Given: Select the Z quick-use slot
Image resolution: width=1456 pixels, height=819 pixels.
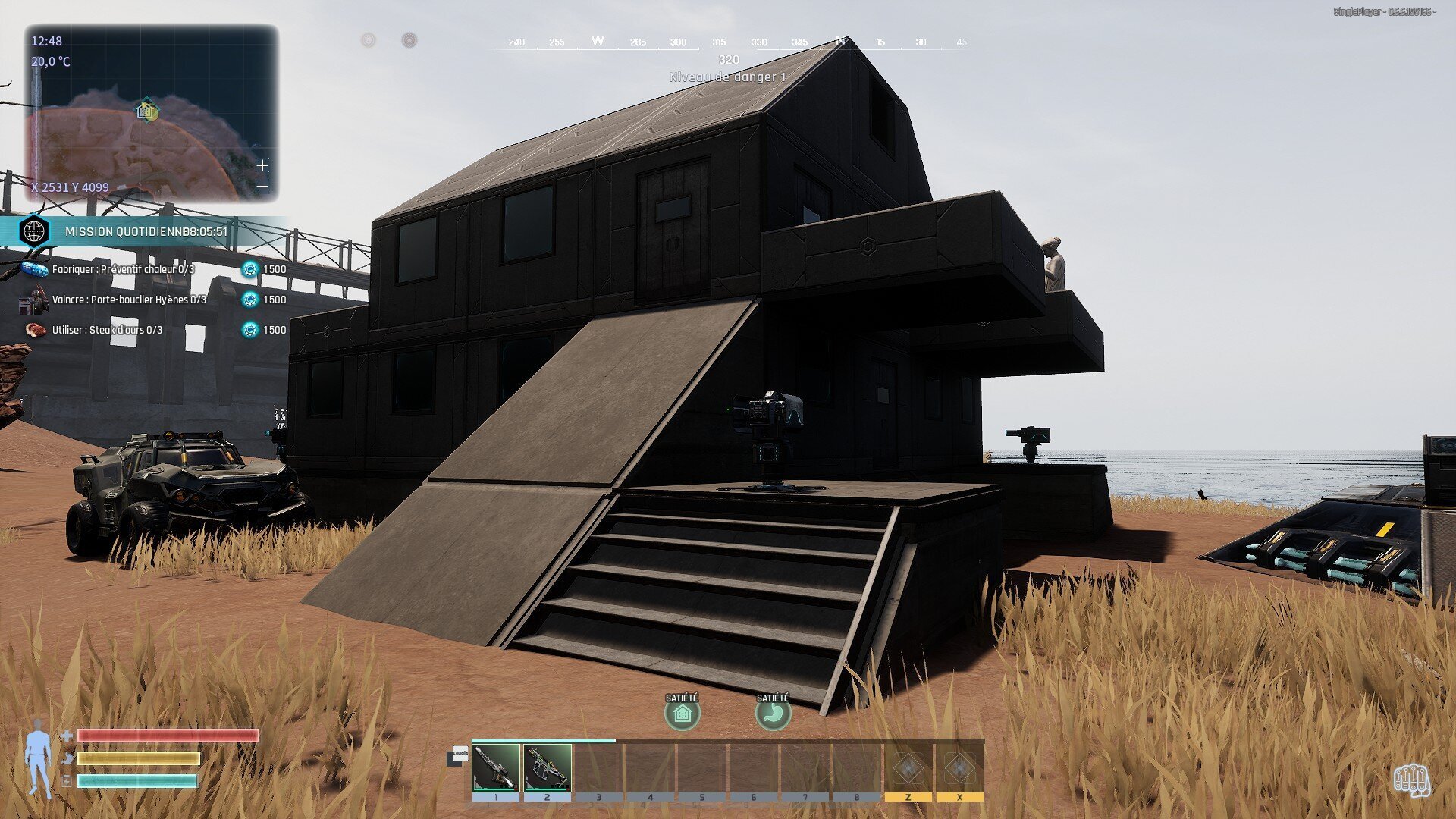Looking at the screenshot, I should pos(908,768).
